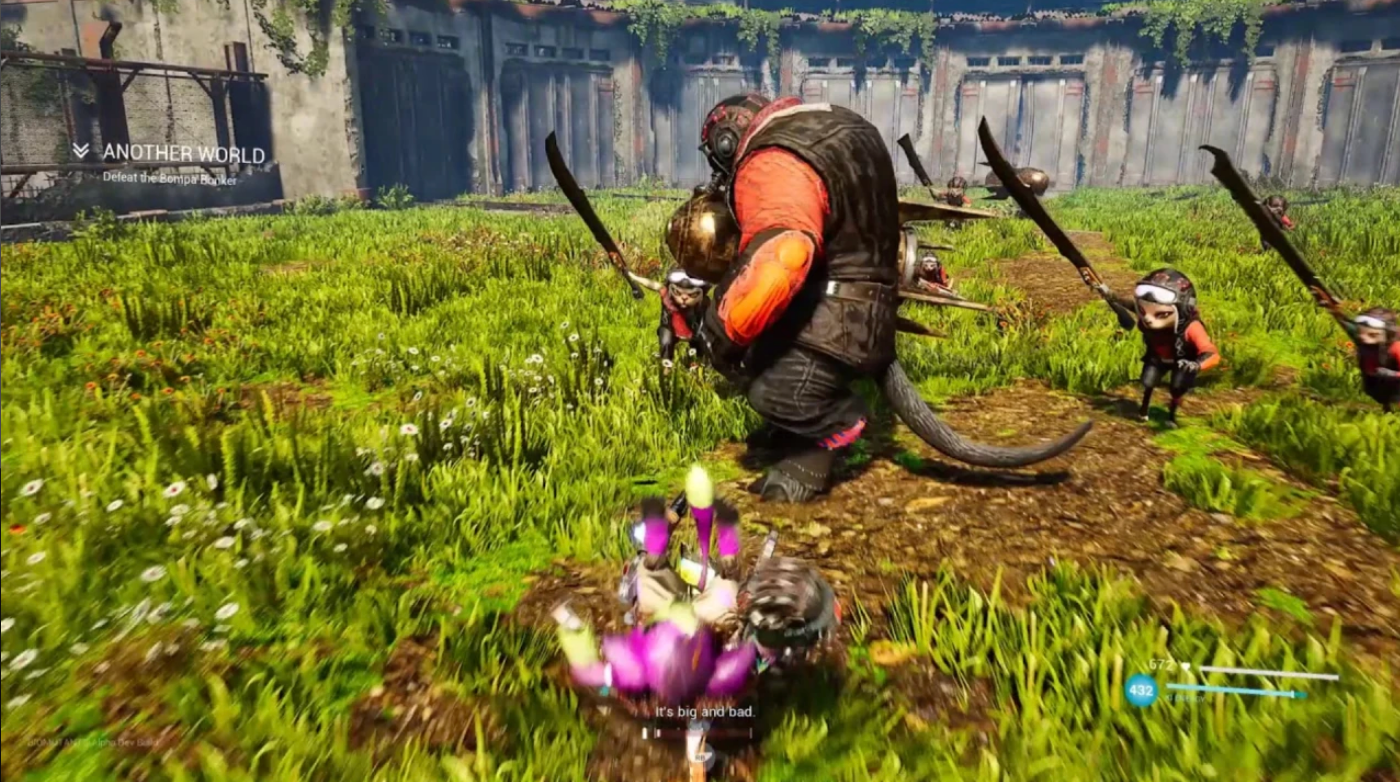1400x782 pixels.
Task: Select the objective Defeat the Bompa Bunker
Action: pos(170,178)
